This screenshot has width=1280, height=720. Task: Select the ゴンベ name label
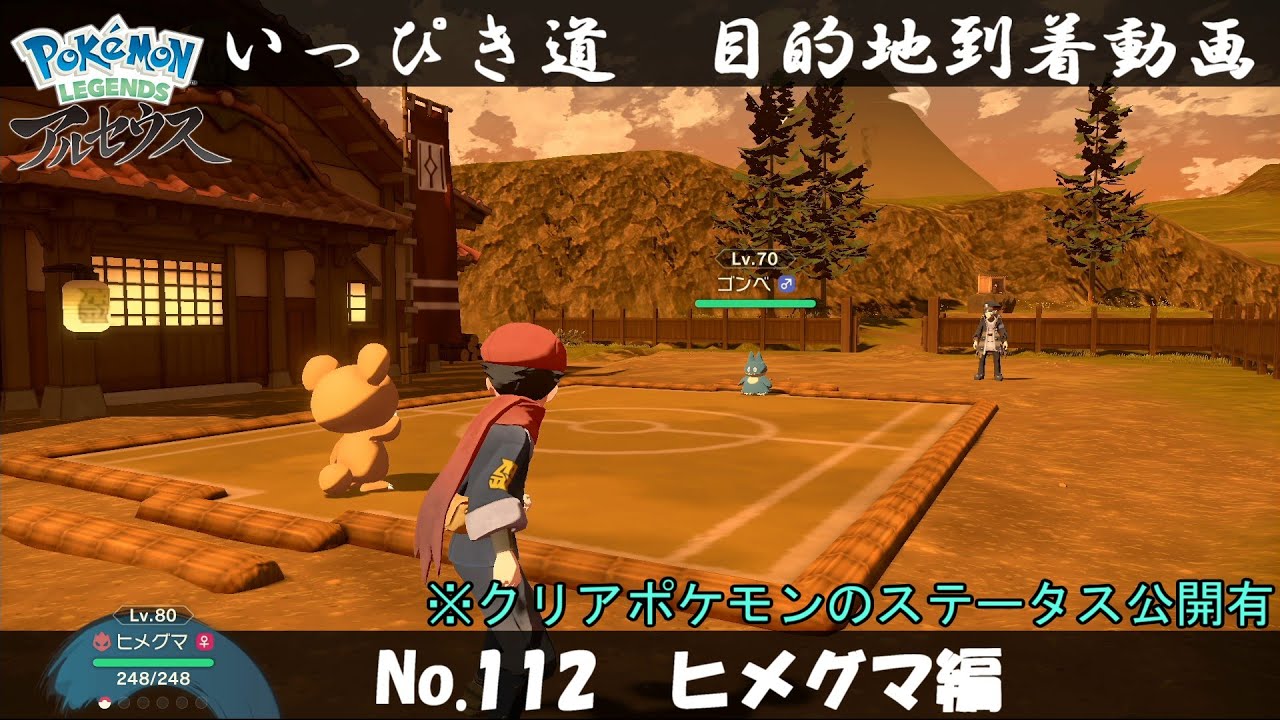click(x=744, y=283)
